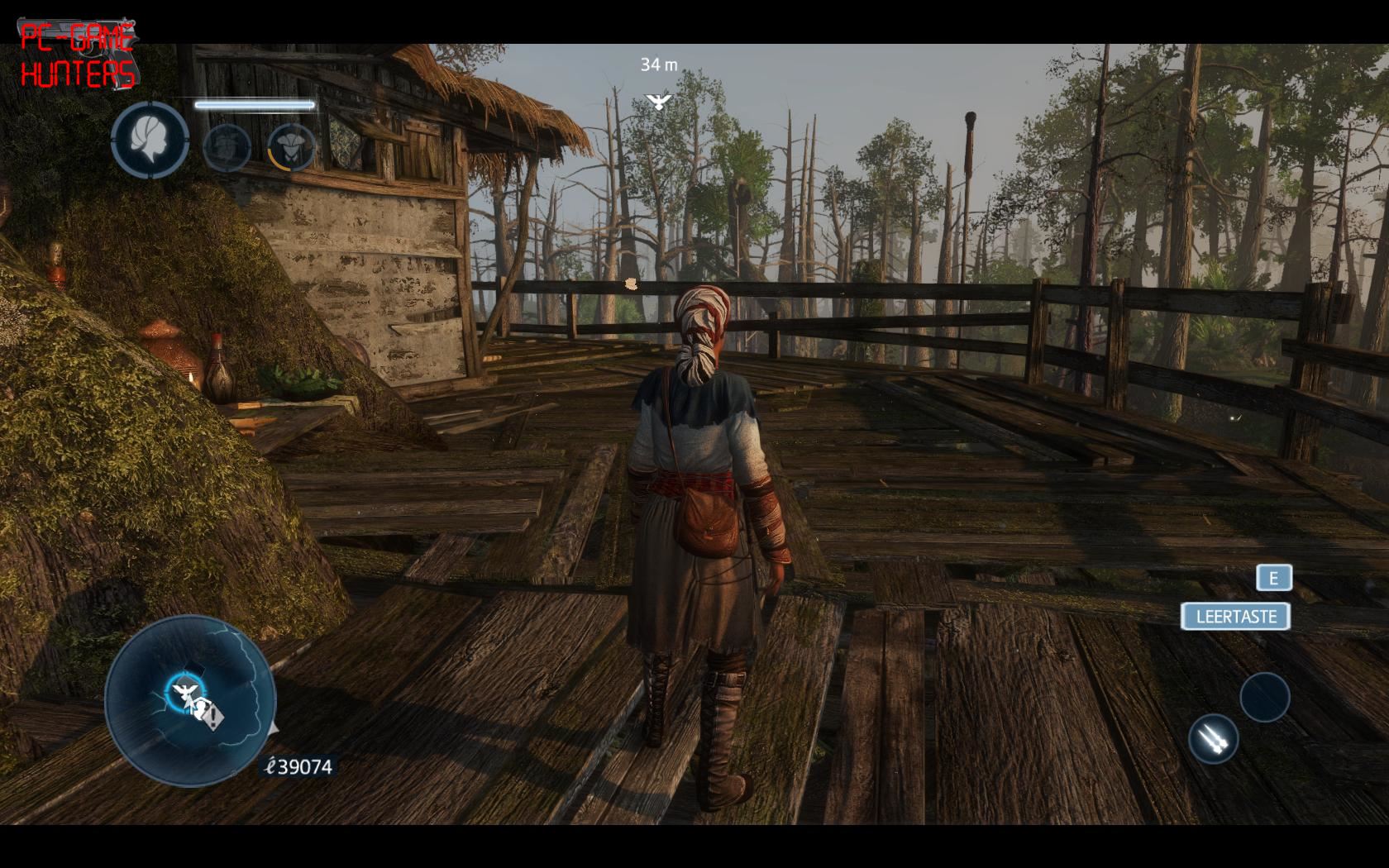Click the PC-Game Hunters watermark logo
The width and height of the screenshot is (1389, 868).
click(x=78, y=55)
